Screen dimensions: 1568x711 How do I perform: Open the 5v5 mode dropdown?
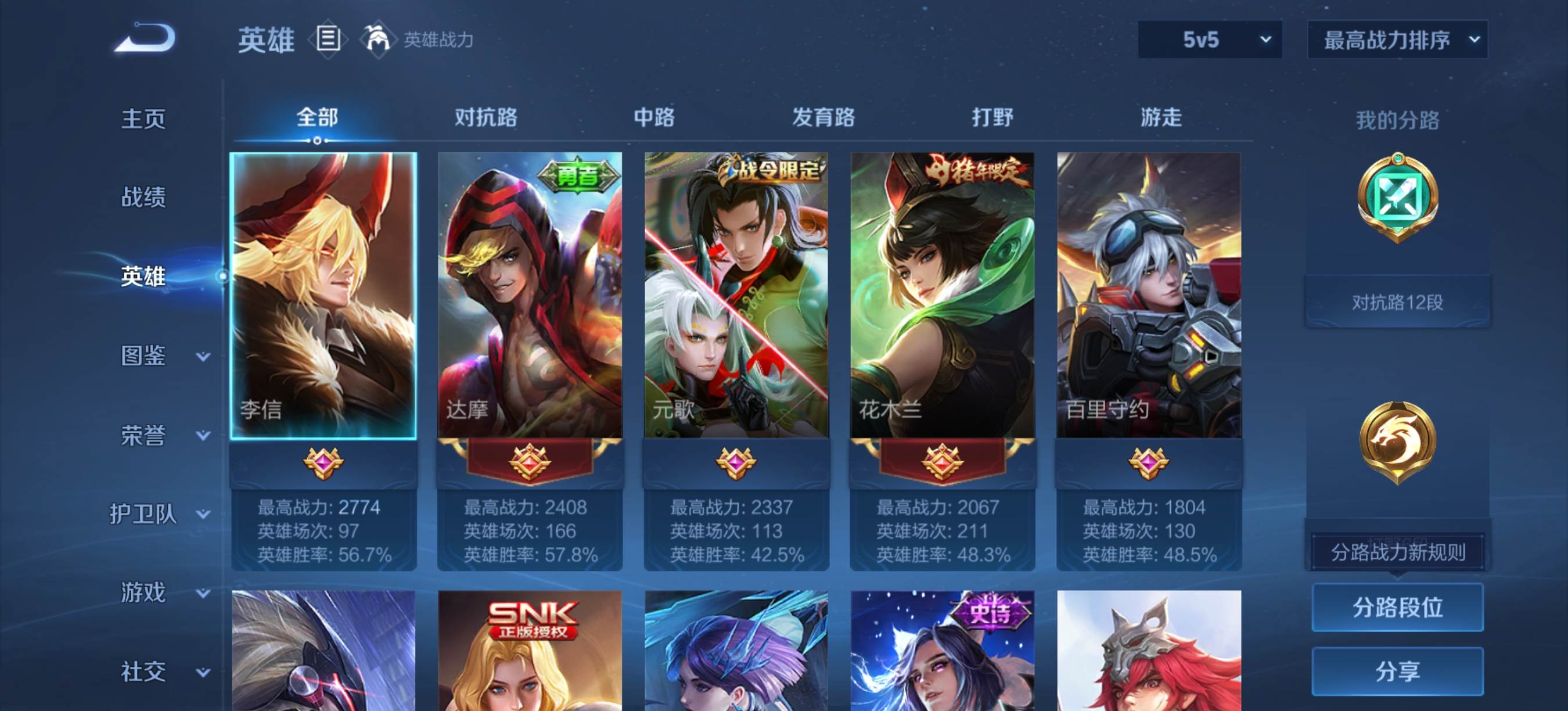click(1210, 40)
